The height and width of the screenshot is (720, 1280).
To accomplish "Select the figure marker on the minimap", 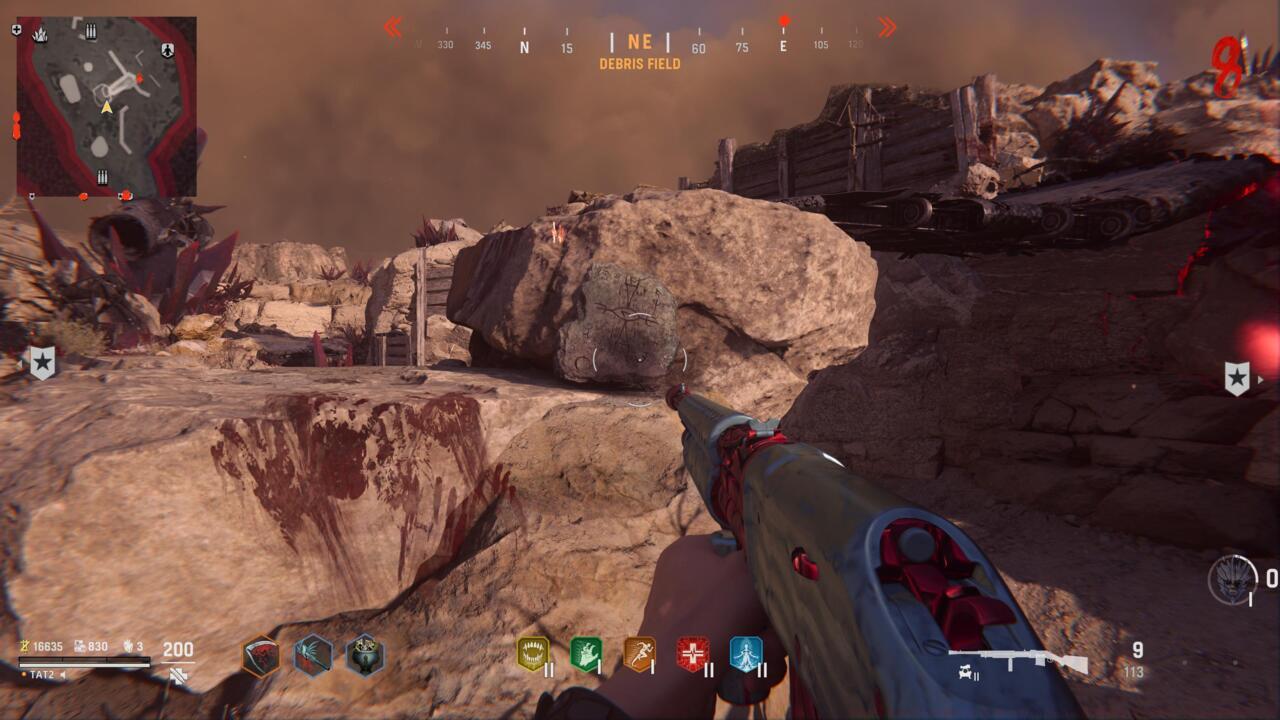I will [167, 50].
